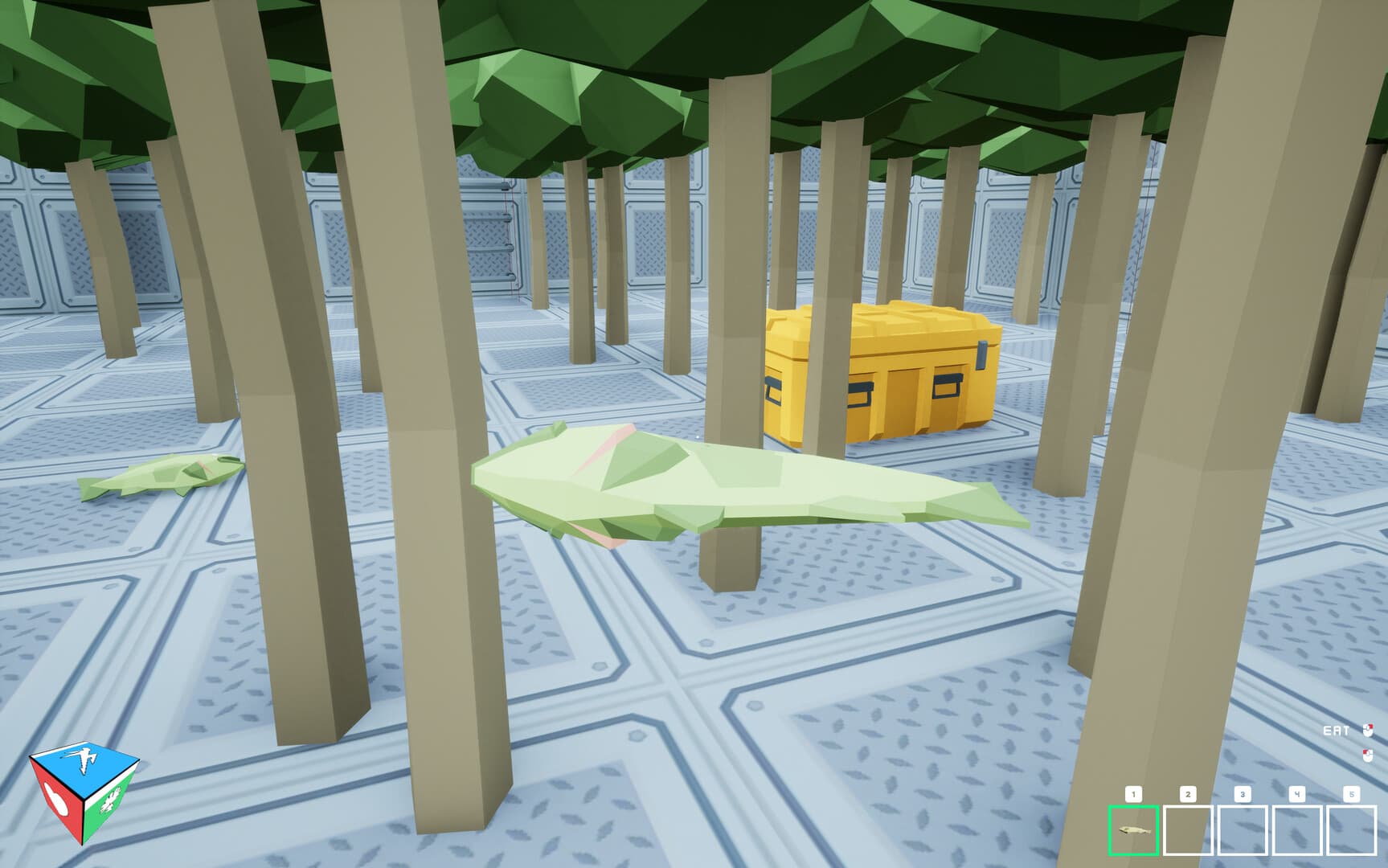This screenshot has height=868, width=1388.
Task: Click the crate's blue latch handle
Action: (x=982, y=354)
